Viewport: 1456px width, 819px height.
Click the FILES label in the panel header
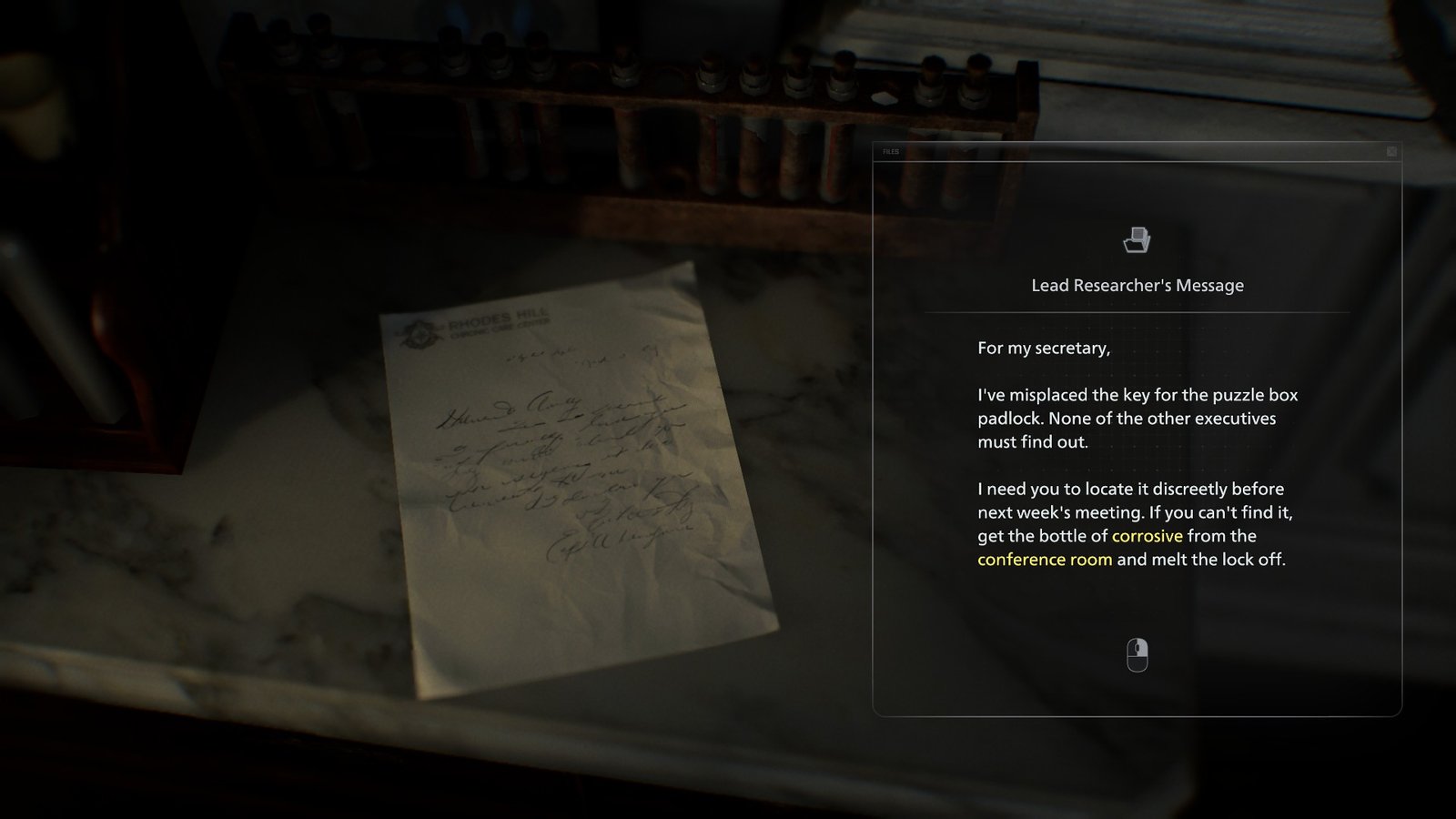(890, 151)
